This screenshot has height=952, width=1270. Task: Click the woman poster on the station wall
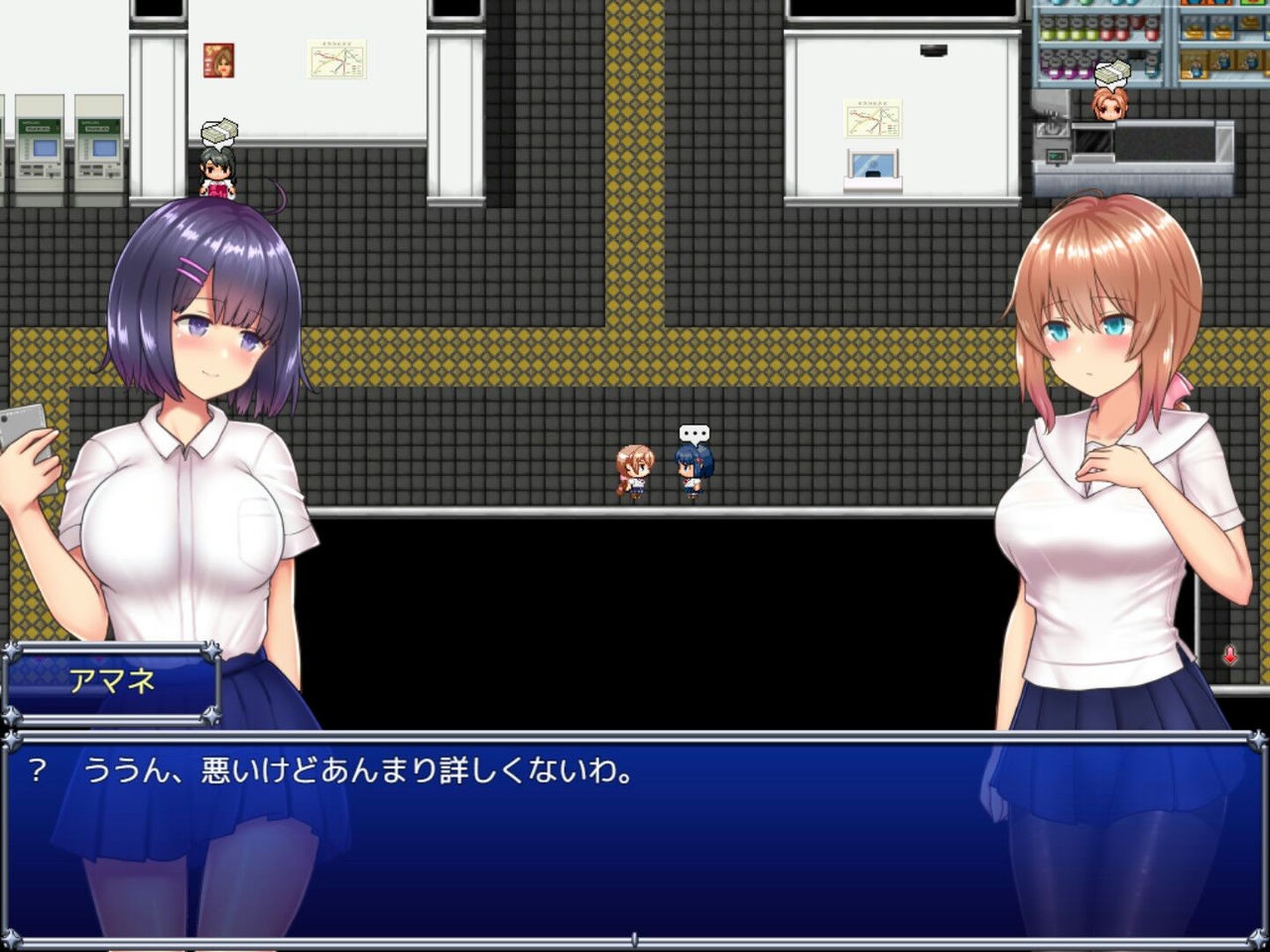pyautogui.click(x=220, y=62)
